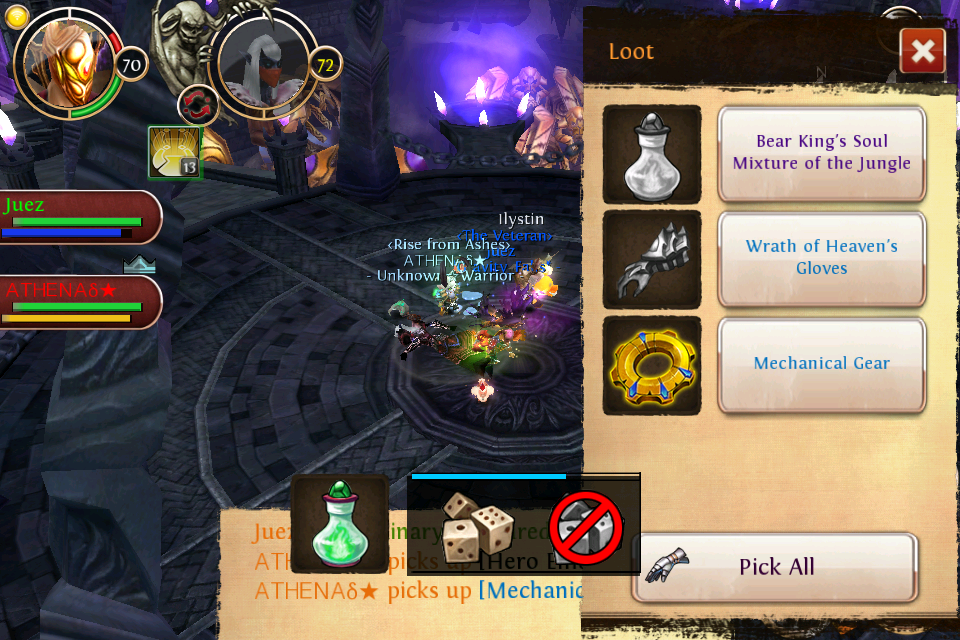This screenshot has height=640, width=960.
Task: Click the red swap-target arrows icon
Action: [x=198, y=106]
